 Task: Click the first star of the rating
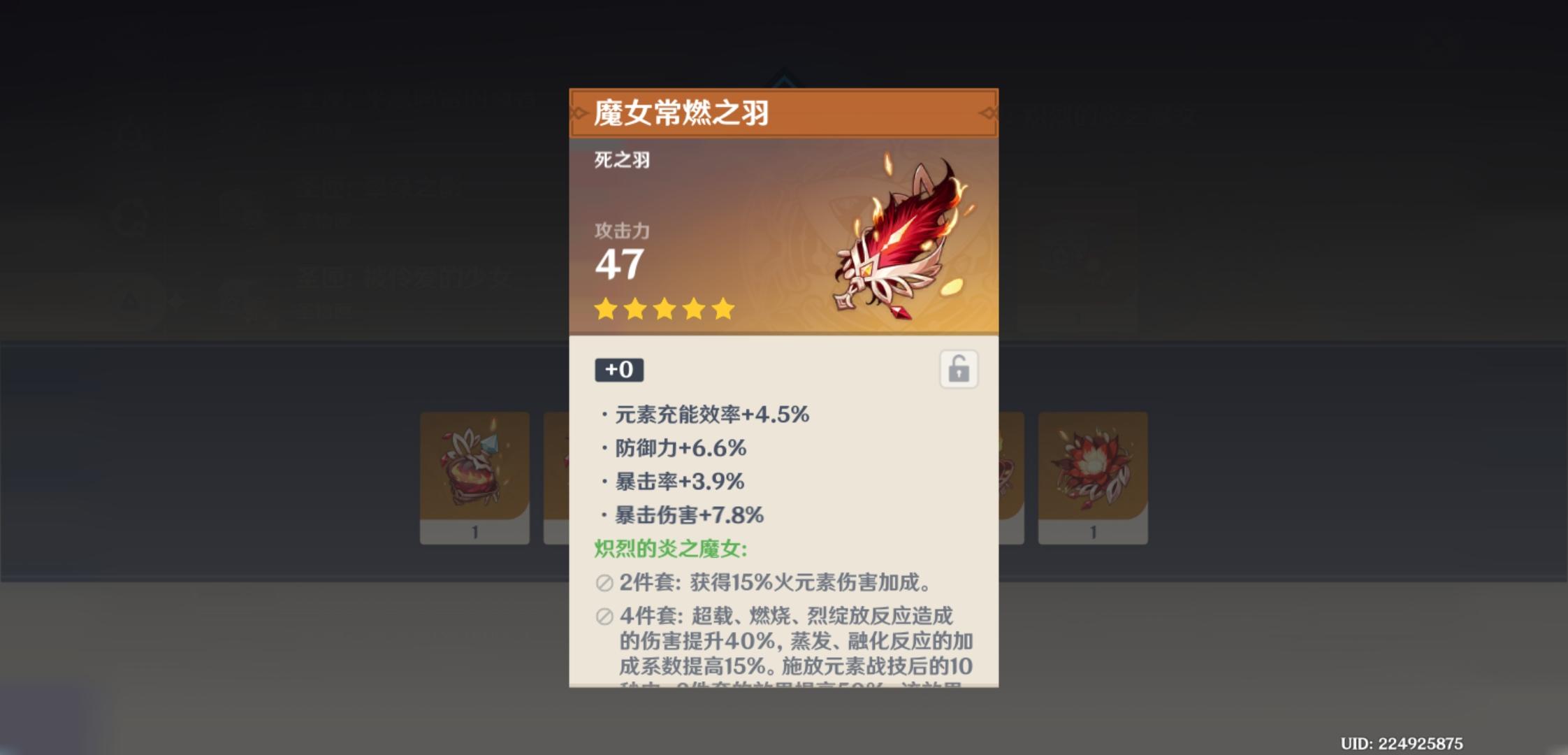click(605, 308)
